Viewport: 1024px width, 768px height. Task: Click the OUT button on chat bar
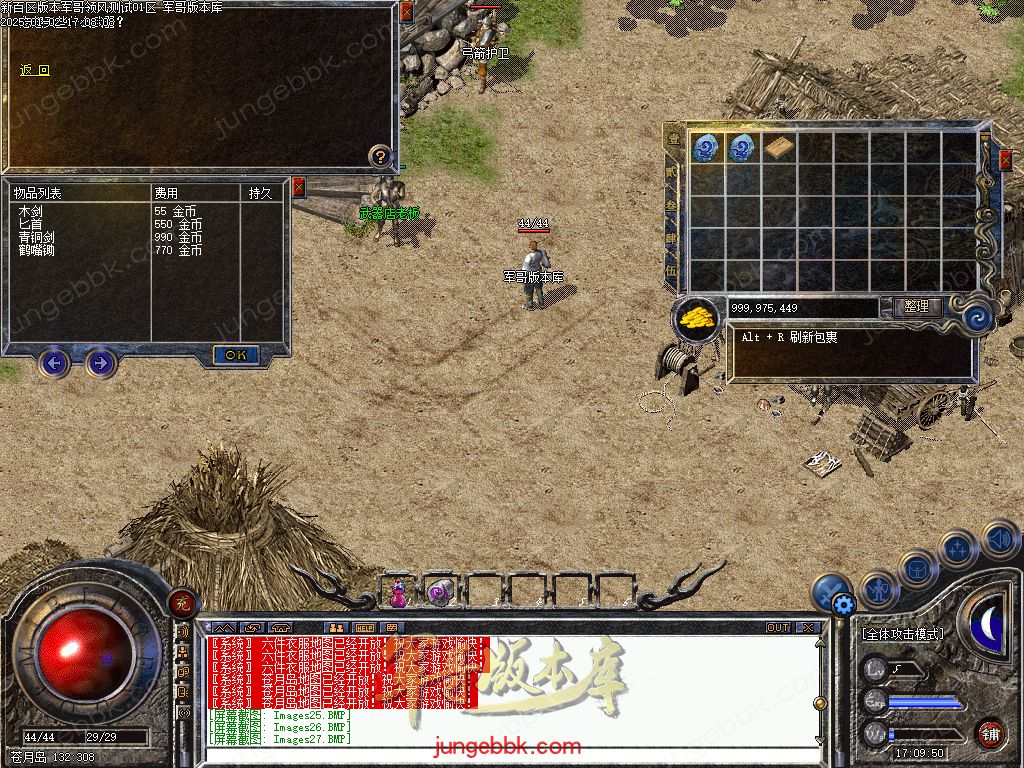point(778,628)
